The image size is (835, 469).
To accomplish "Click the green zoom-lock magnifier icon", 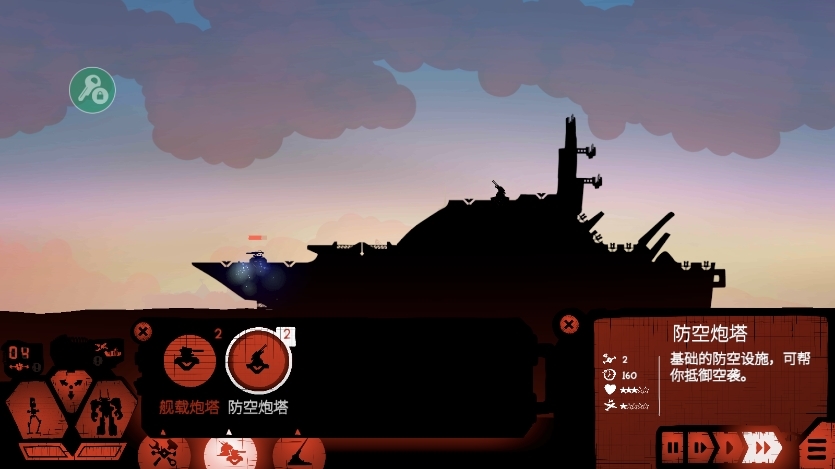I will tap(92, 91).
